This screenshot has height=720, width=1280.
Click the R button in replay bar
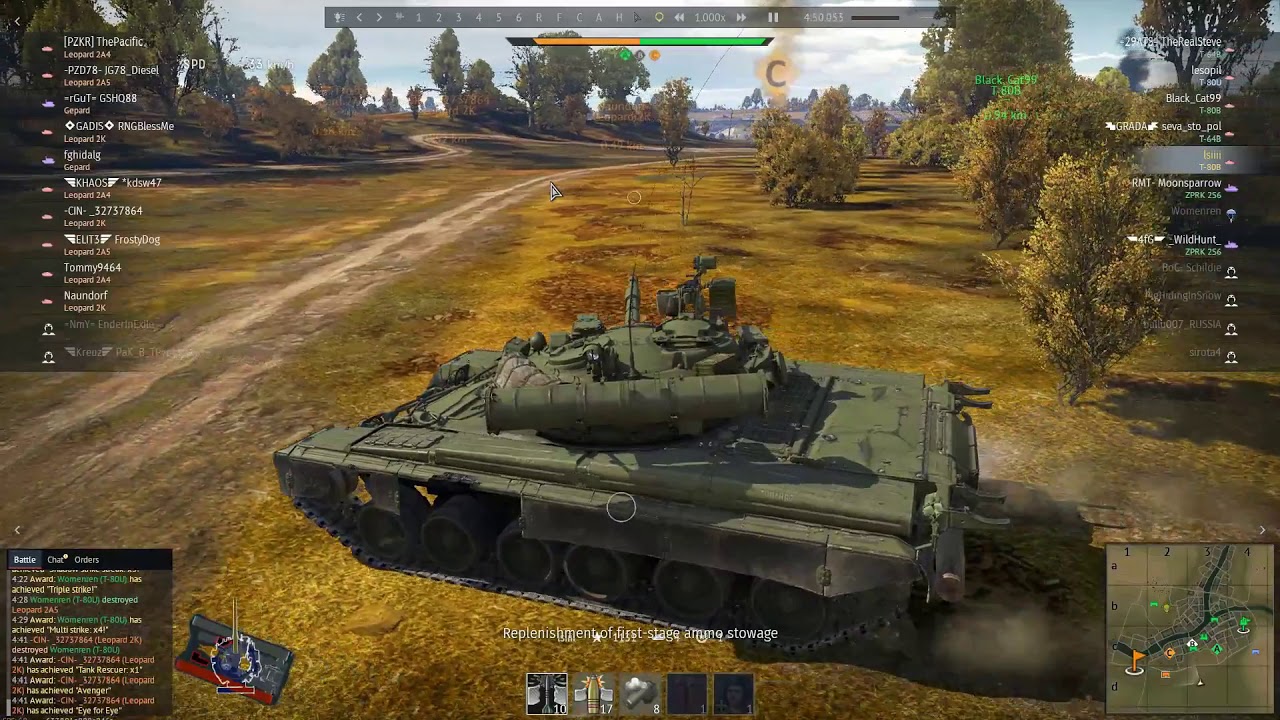[x=539, y=17]
